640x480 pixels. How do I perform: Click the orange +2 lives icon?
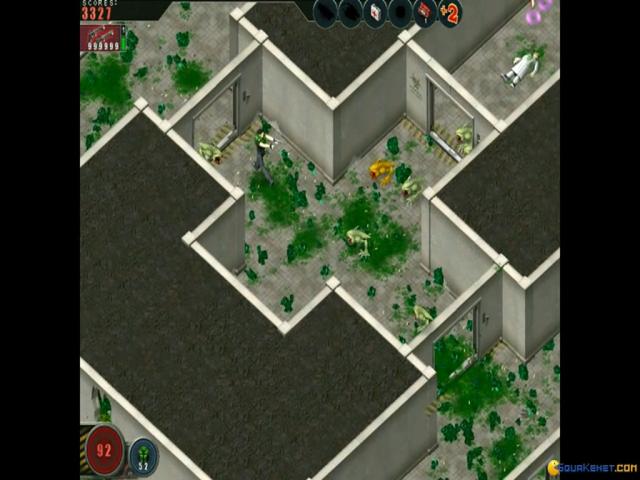pyautogui.click(x=449, y=14)
